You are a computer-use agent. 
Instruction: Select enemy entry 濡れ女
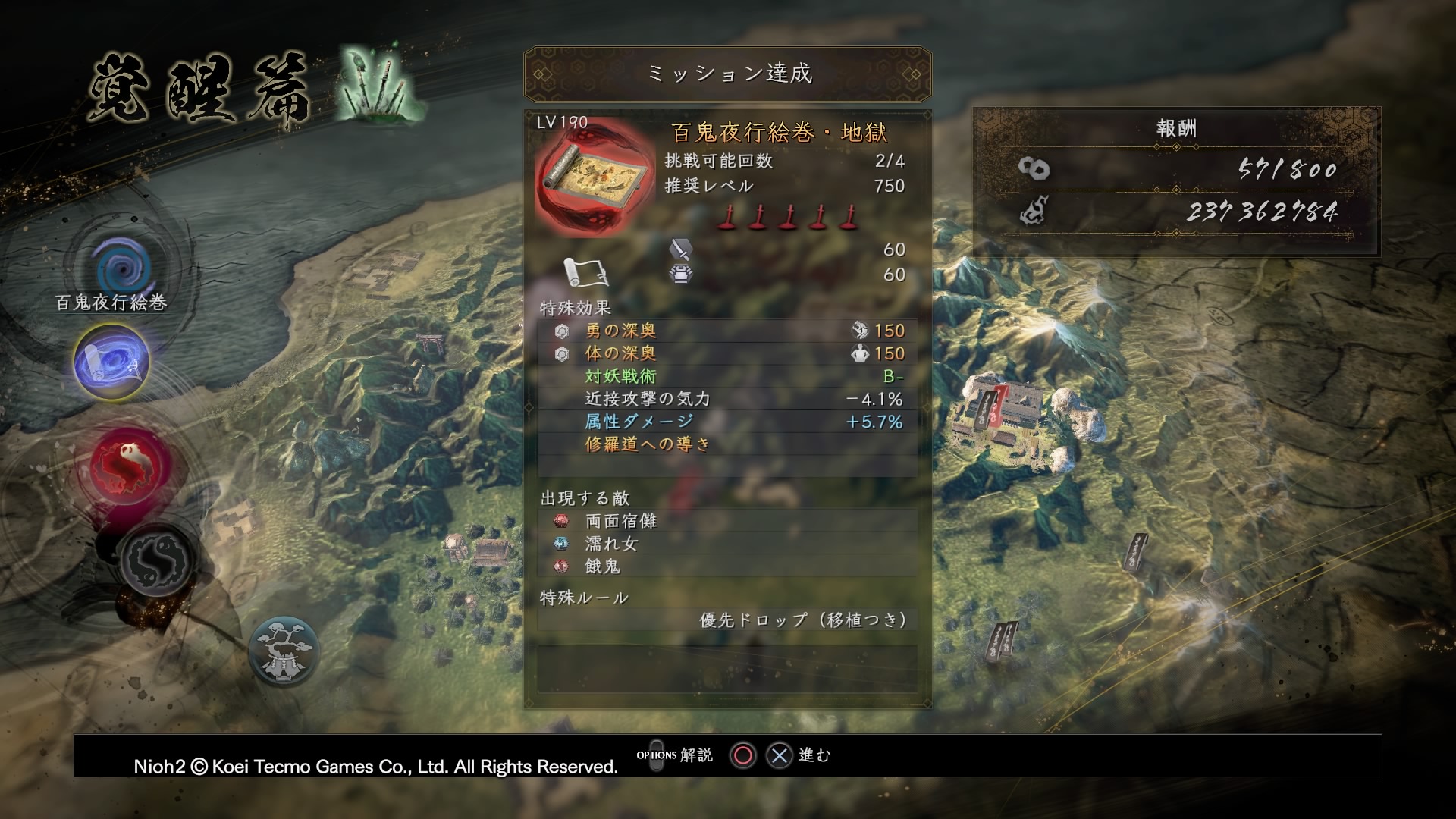[726, 544]
